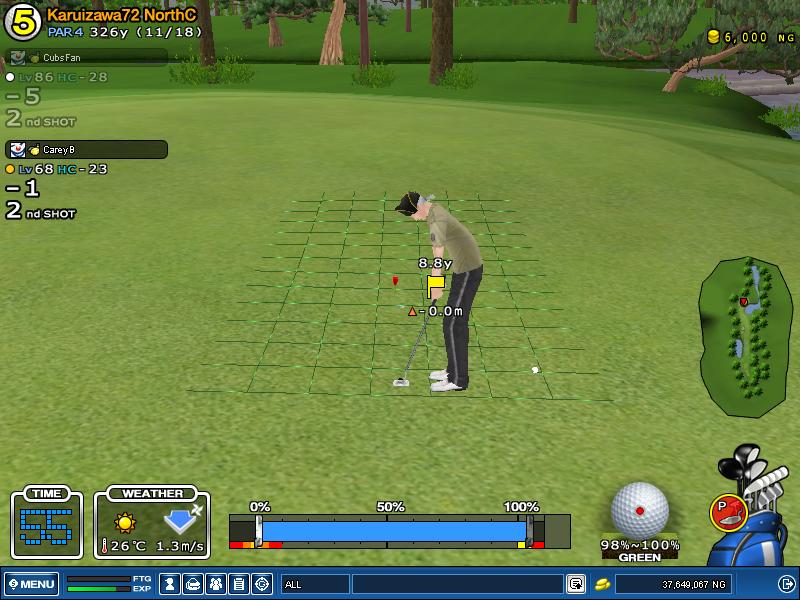The height and width of the screenshot is (600, 800).
Task: Click the blue shot power gauge
Action: [x=390, y=530]
